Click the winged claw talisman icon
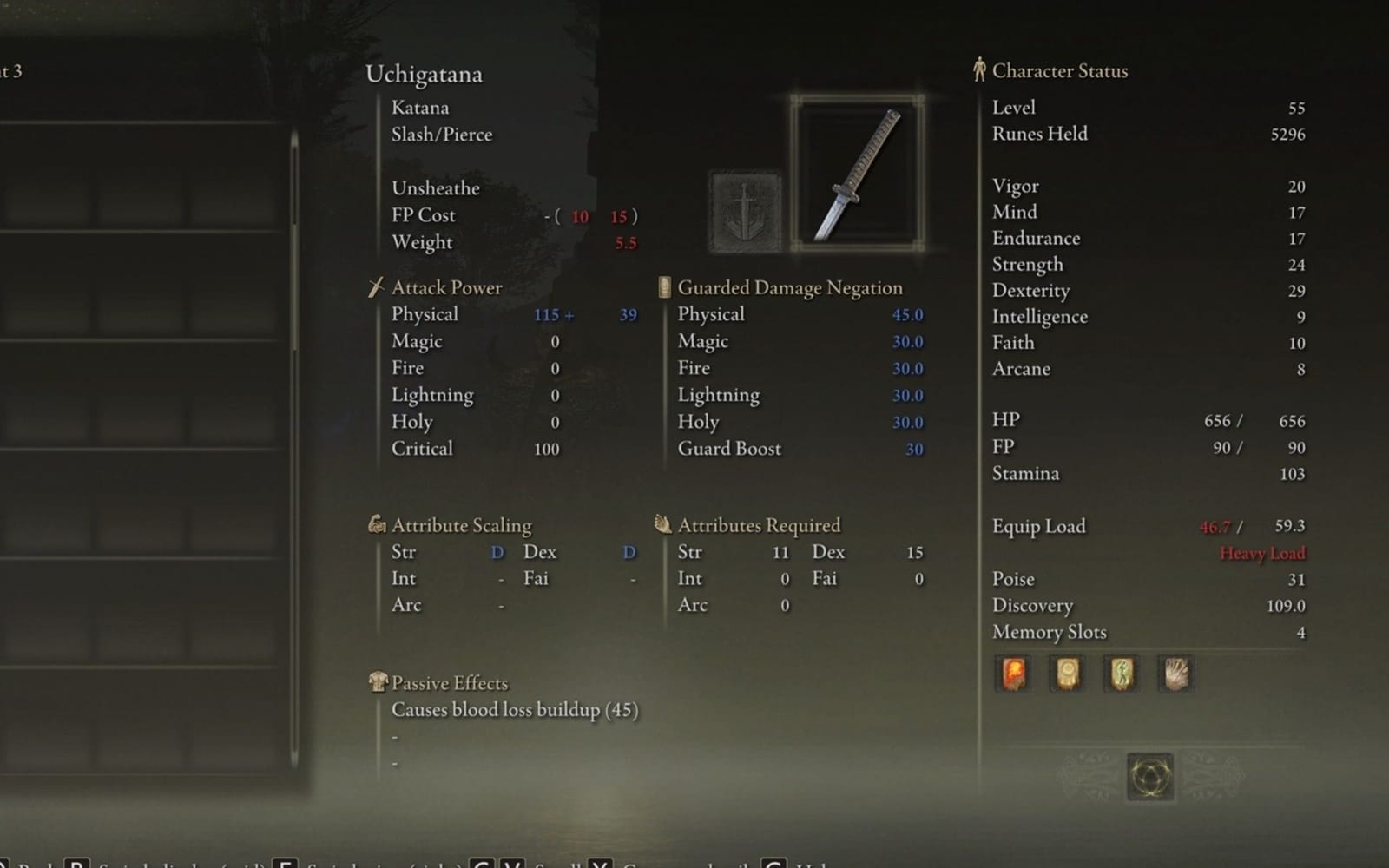1389x868 pixels. pyautogui.click(x=1174, y=674)
